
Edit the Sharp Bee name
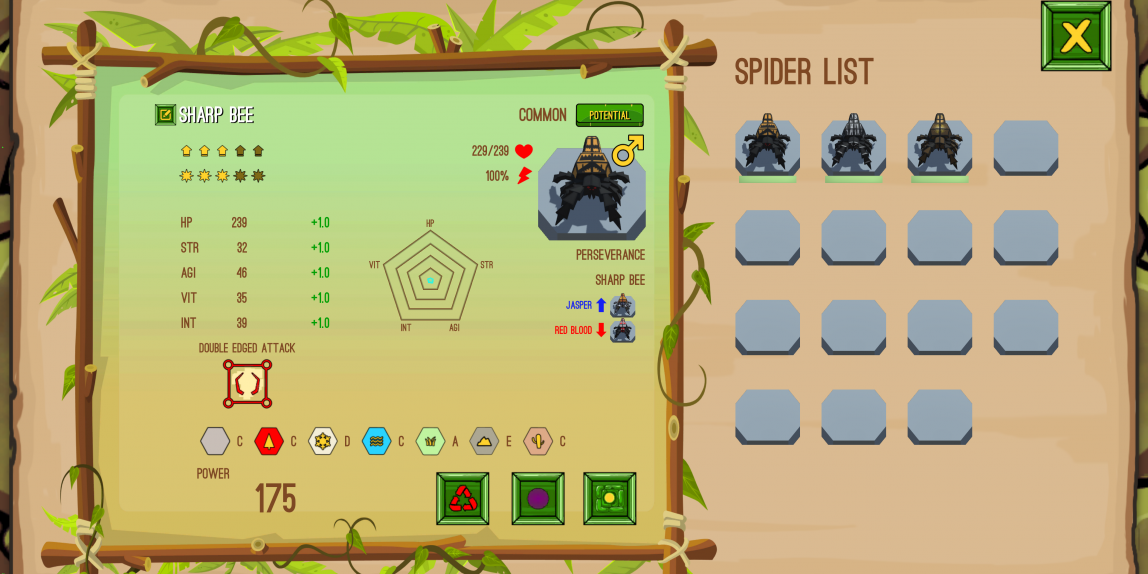[x=165, y=115]
